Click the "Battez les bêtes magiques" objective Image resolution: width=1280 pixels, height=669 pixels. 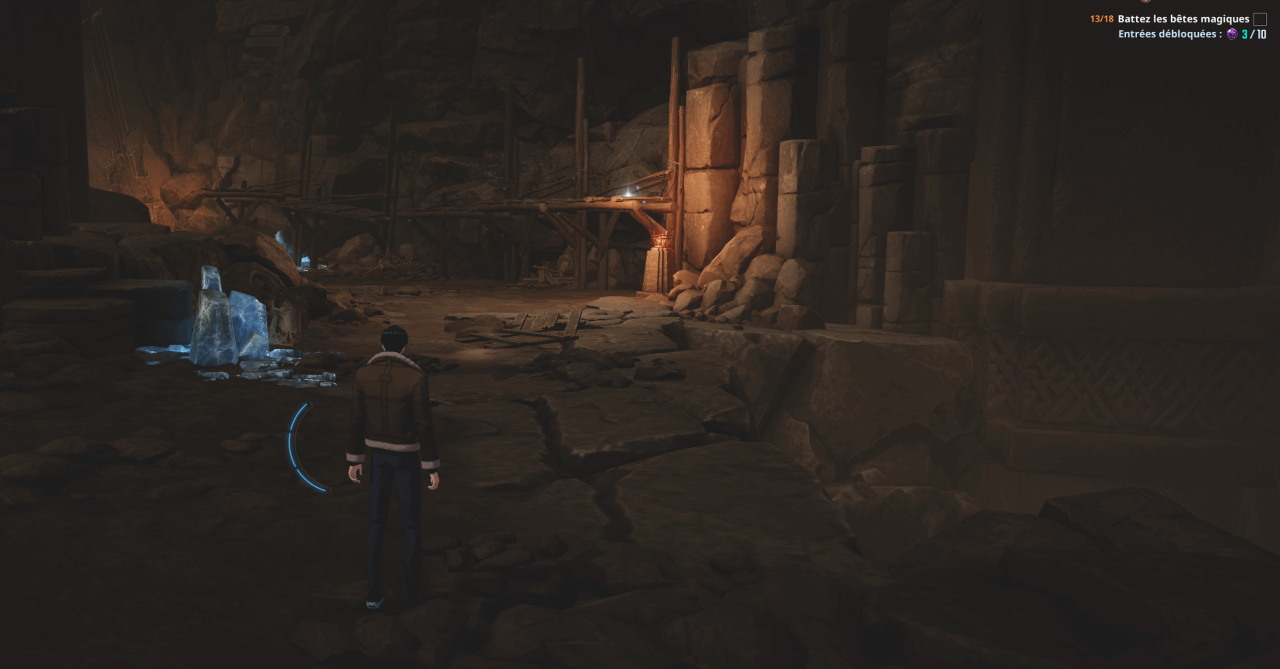[x=1183, y=19]
